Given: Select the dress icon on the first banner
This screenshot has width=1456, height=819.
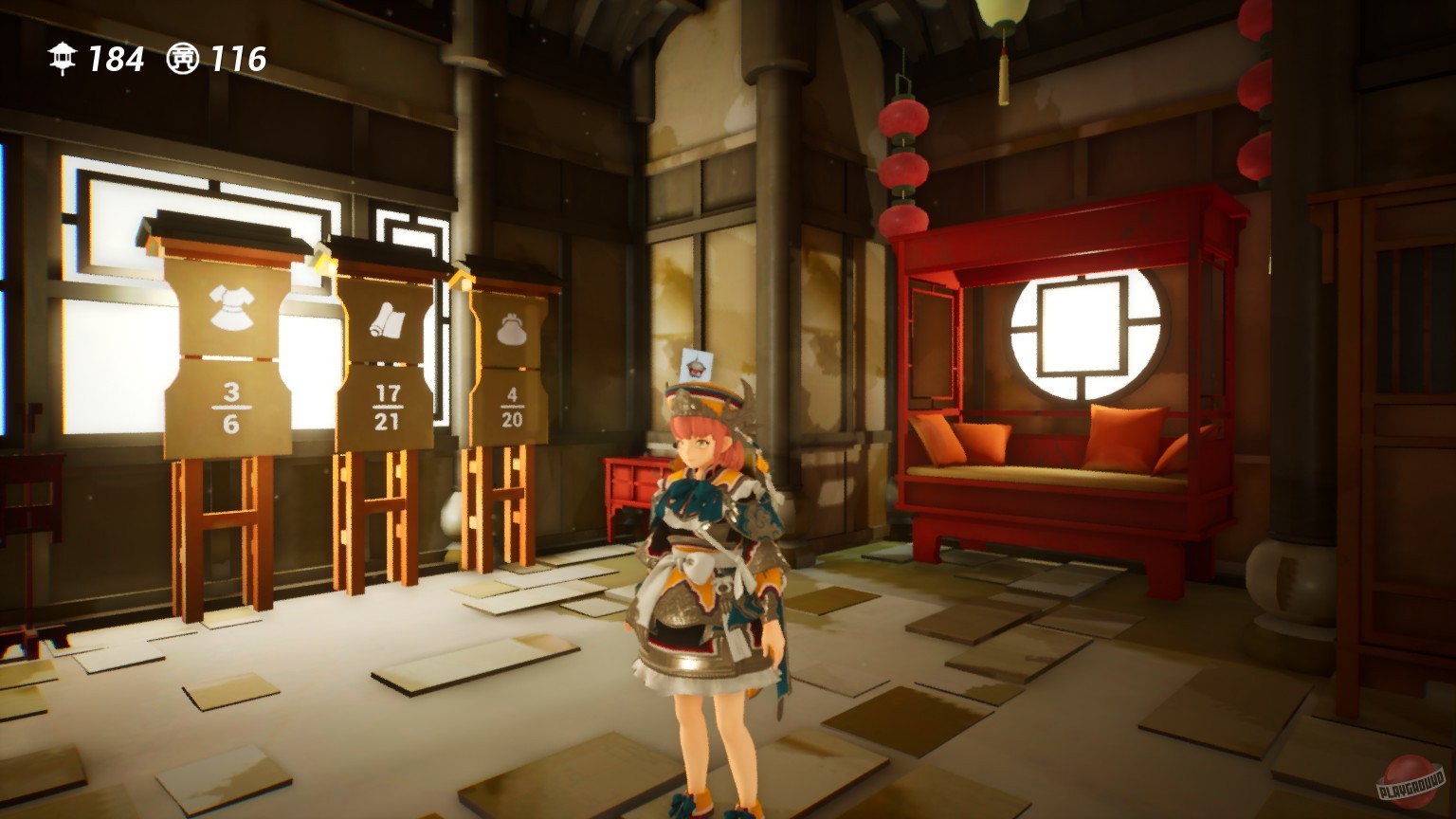Looking at the screenshot, I should [x=232, y=308].
